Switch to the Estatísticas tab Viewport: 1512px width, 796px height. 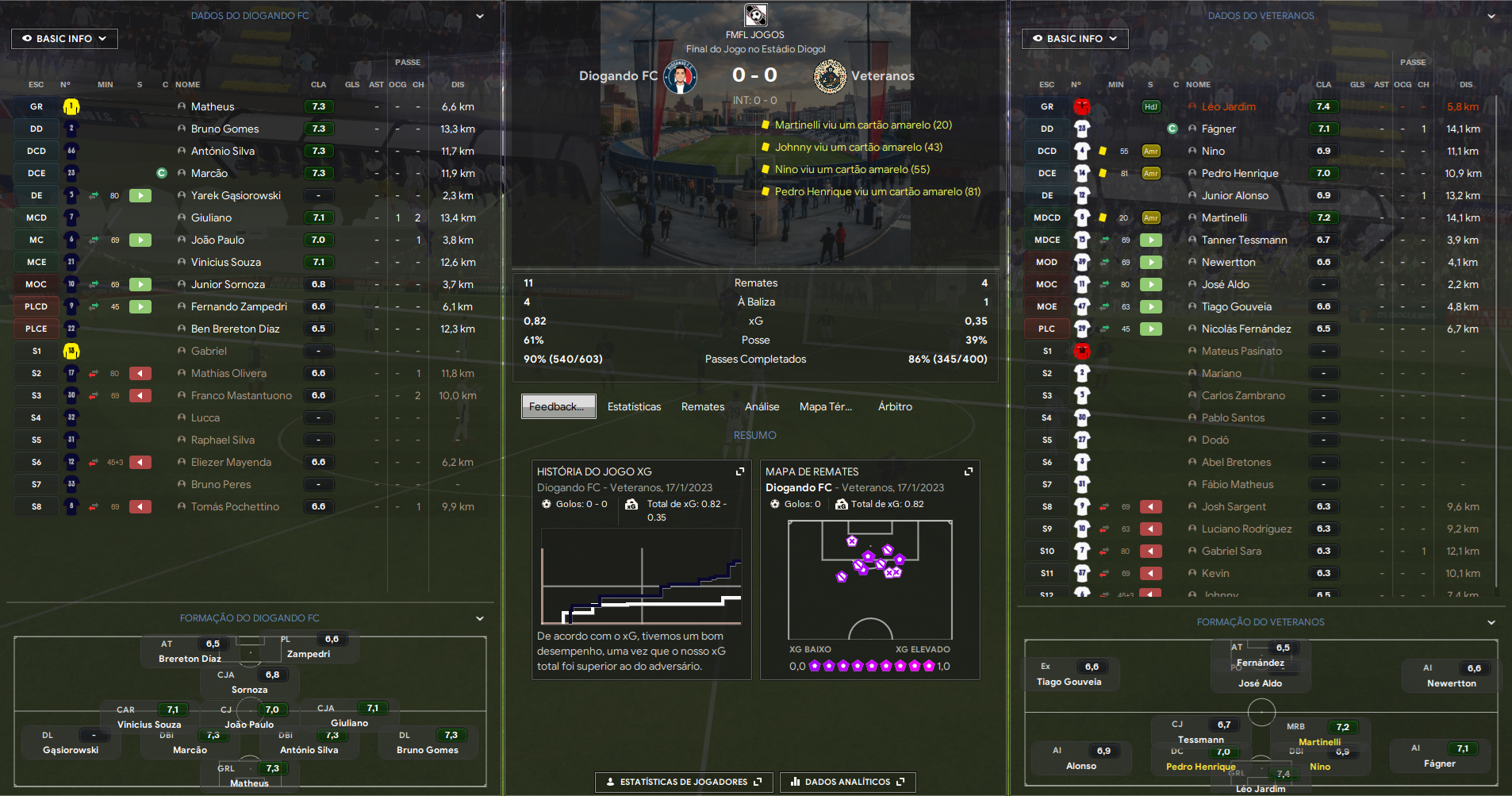[x=634, y=406]
